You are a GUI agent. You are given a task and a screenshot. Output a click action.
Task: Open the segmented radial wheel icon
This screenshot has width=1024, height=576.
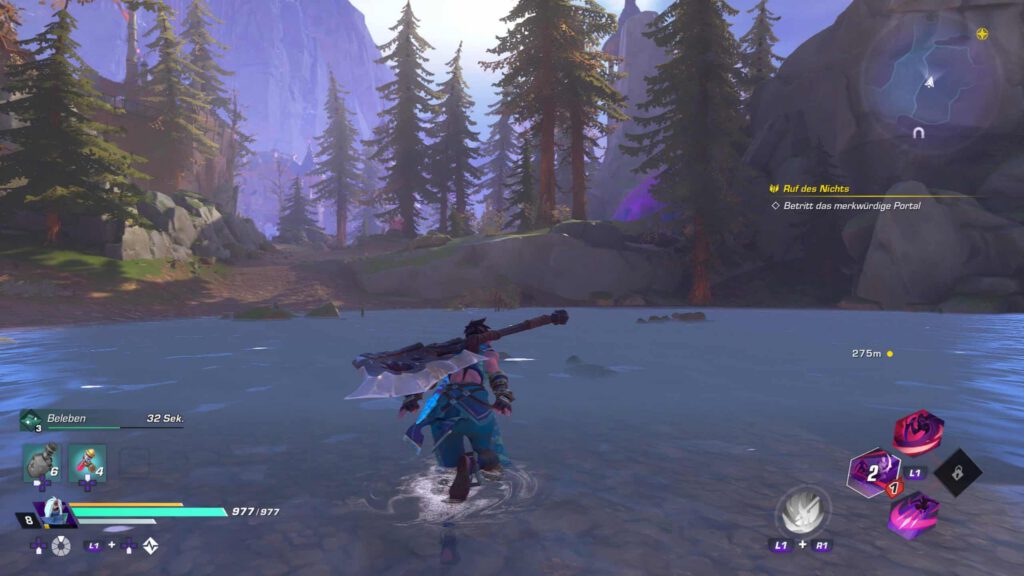[61, 546]
